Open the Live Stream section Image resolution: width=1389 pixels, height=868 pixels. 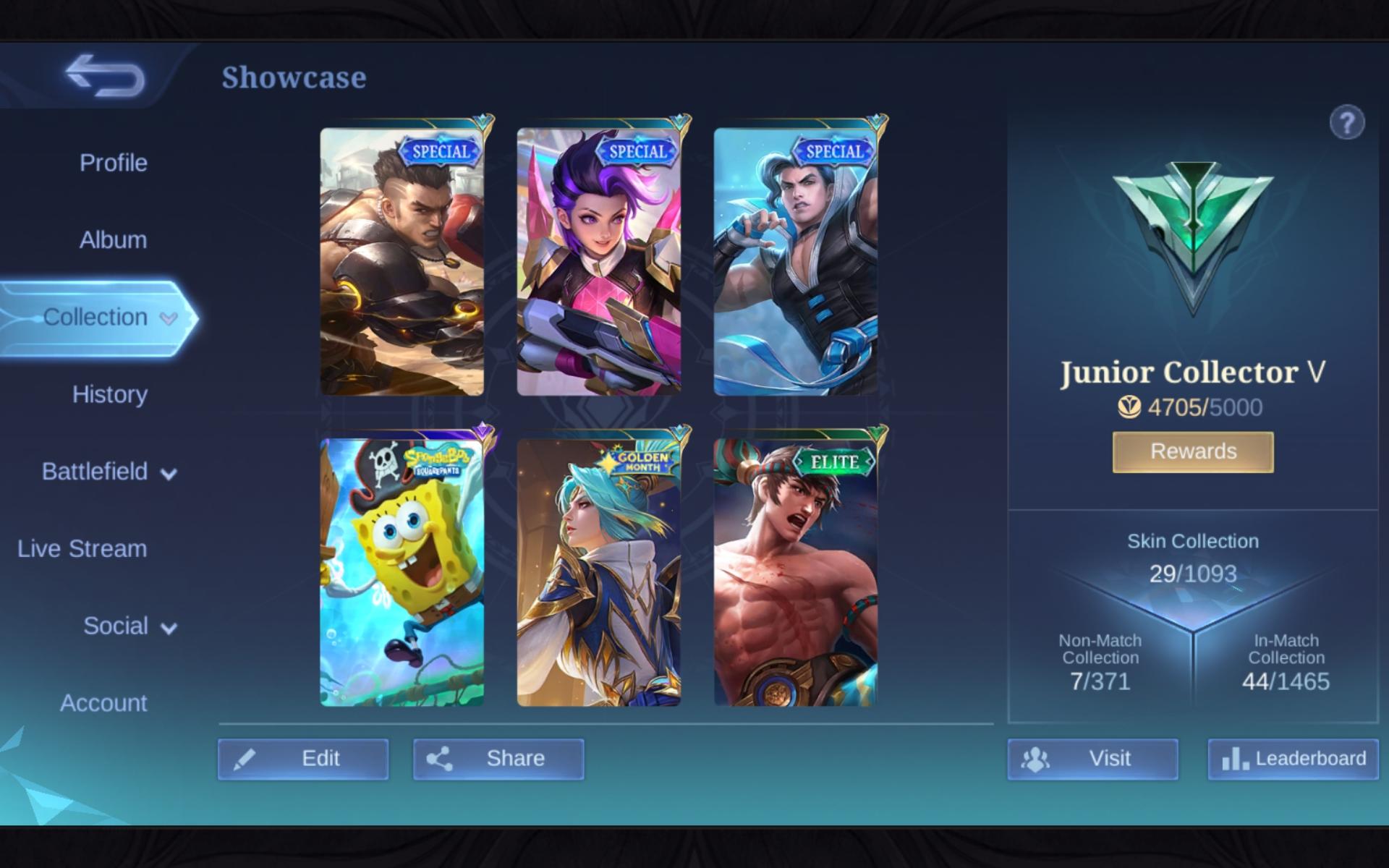pyautogui.click(x=83, y=549)
